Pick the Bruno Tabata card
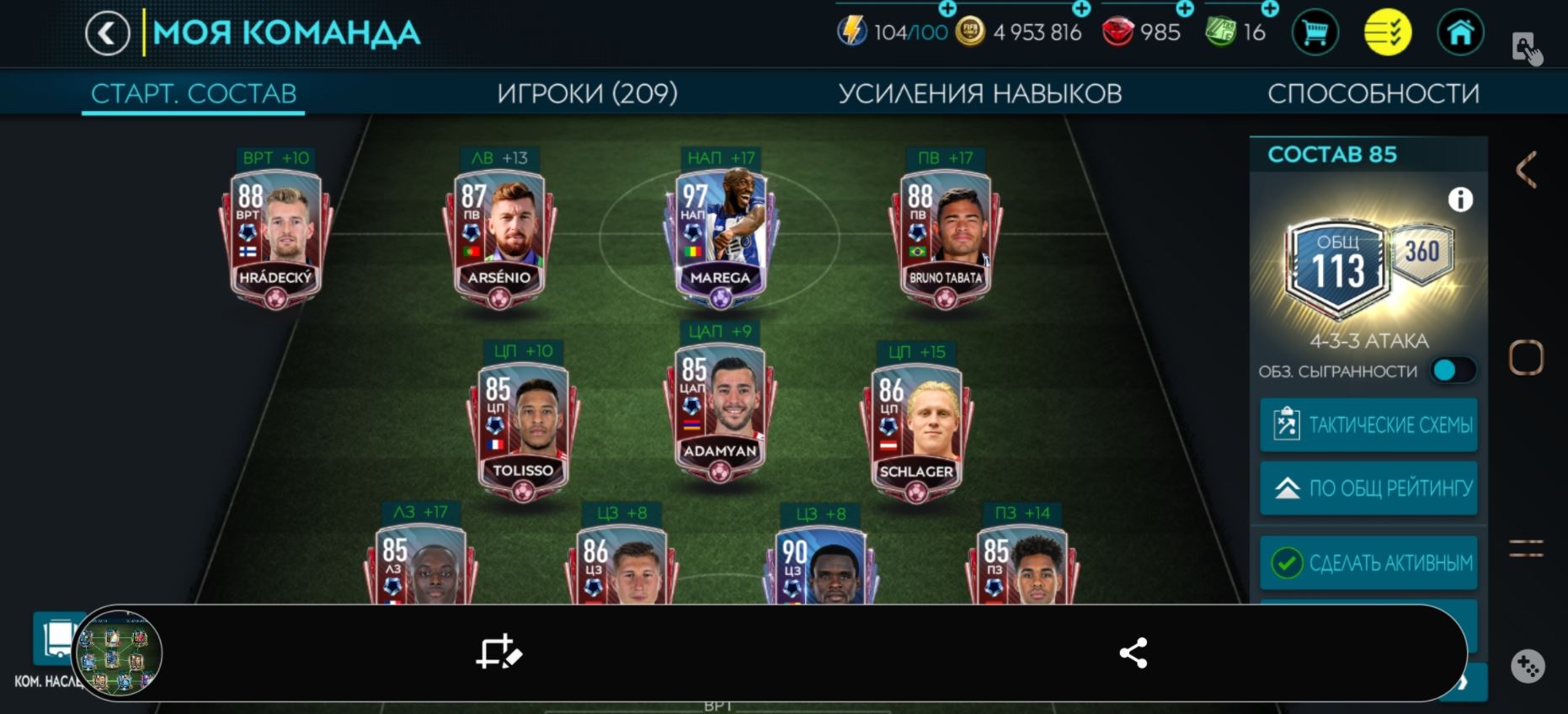1568x714 pixels. click(x=945, y=237)
